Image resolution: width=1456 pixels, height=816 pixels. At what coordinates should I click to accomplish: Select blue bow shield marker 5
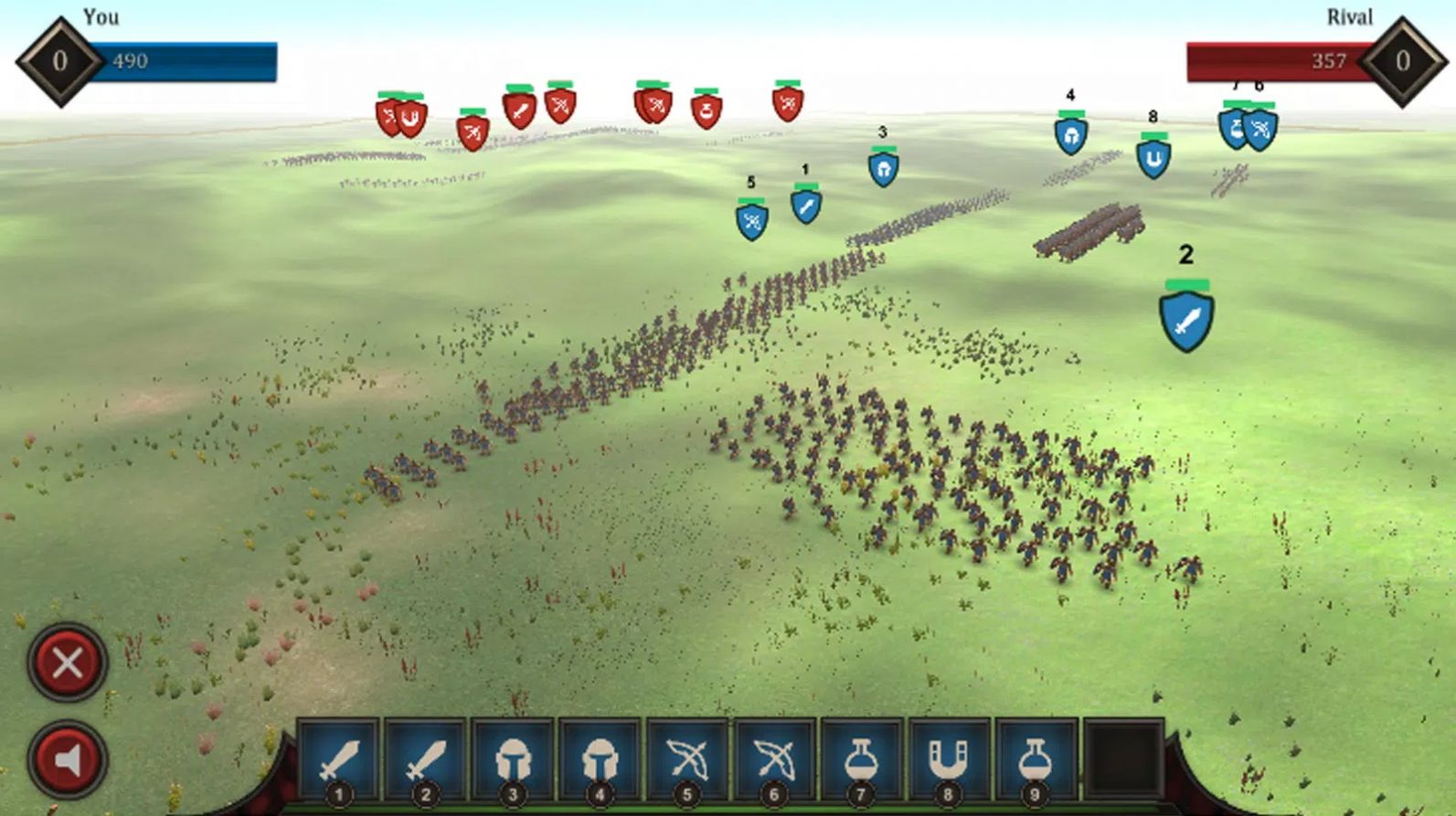coord(751,220)
